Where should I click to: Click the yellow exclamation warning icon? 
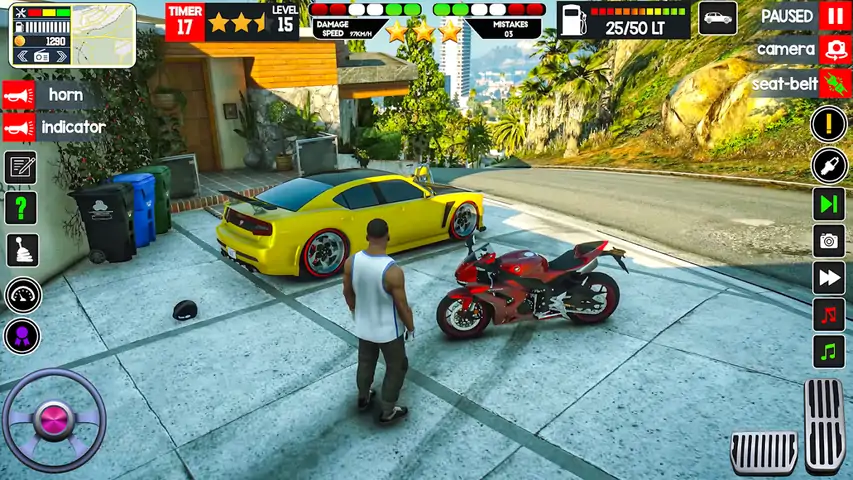[x=828, y=124]
